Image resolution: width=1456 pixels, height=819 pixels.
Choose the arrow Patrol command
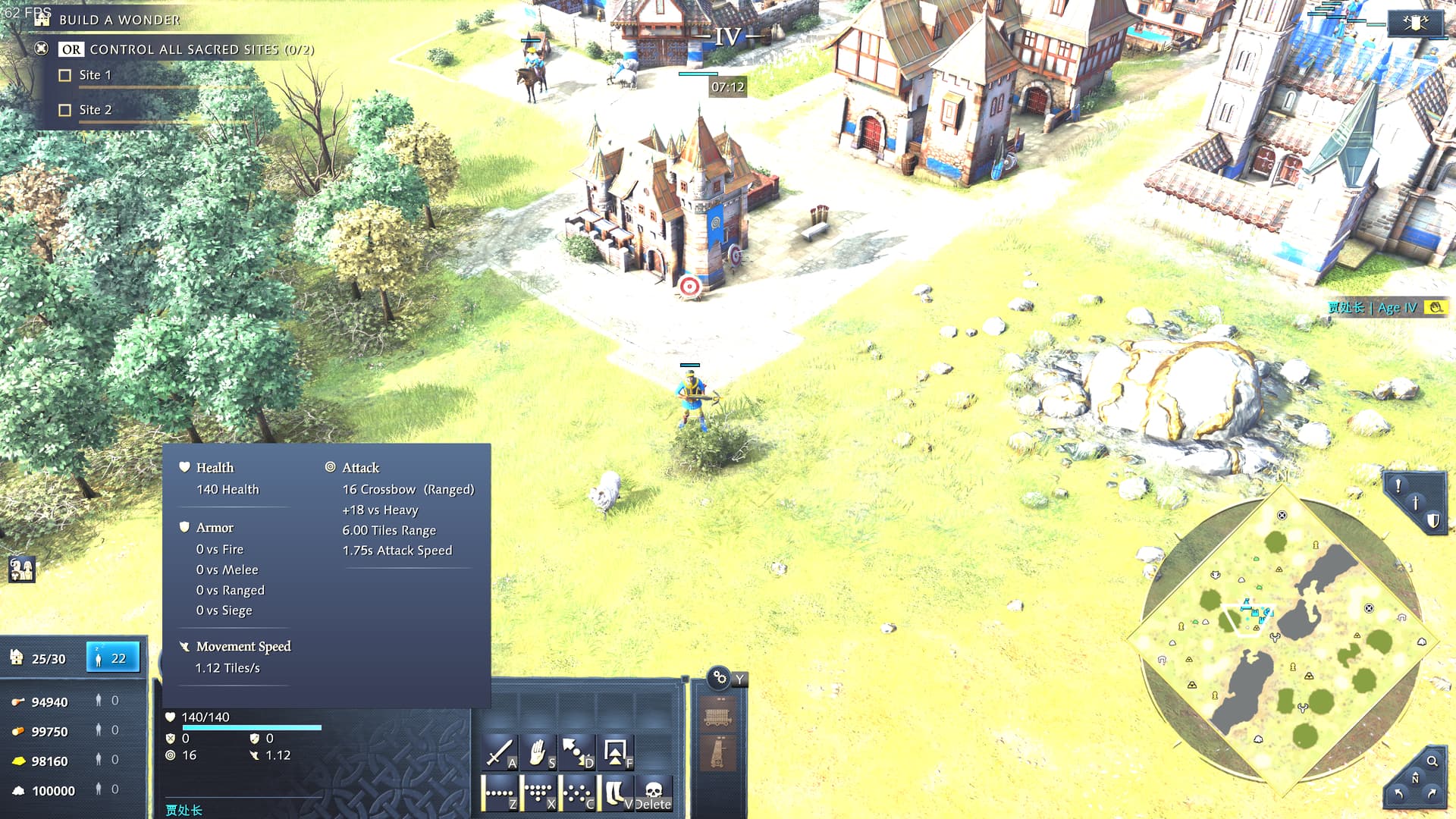tap(576, 753)
